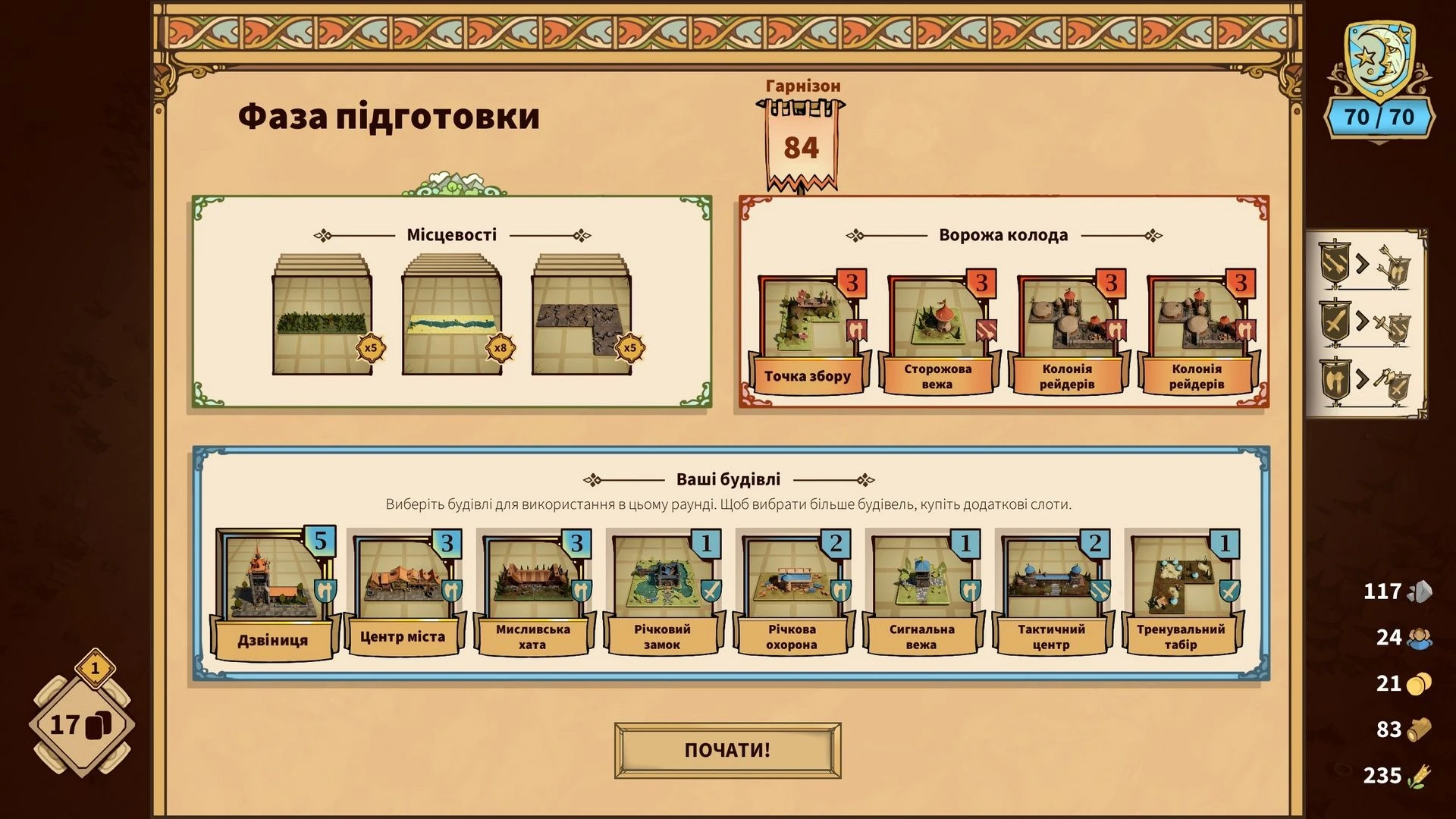The height and width of the screenshot is (819, 1456).
Task: Click the moon shield emblem
Action: coord(1379,61)
